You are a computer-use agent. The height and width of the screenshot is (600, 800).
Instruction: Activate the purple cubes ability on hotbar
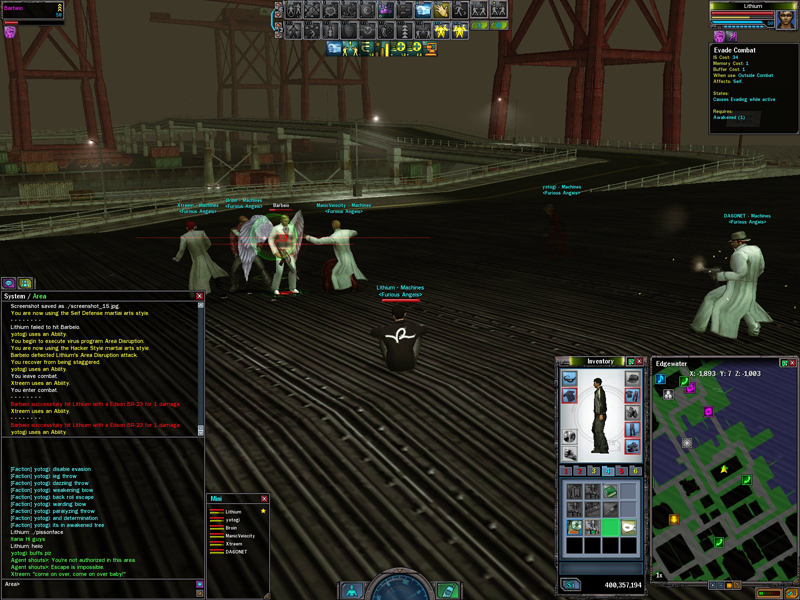pyautogui.click(x=387, y=10)
